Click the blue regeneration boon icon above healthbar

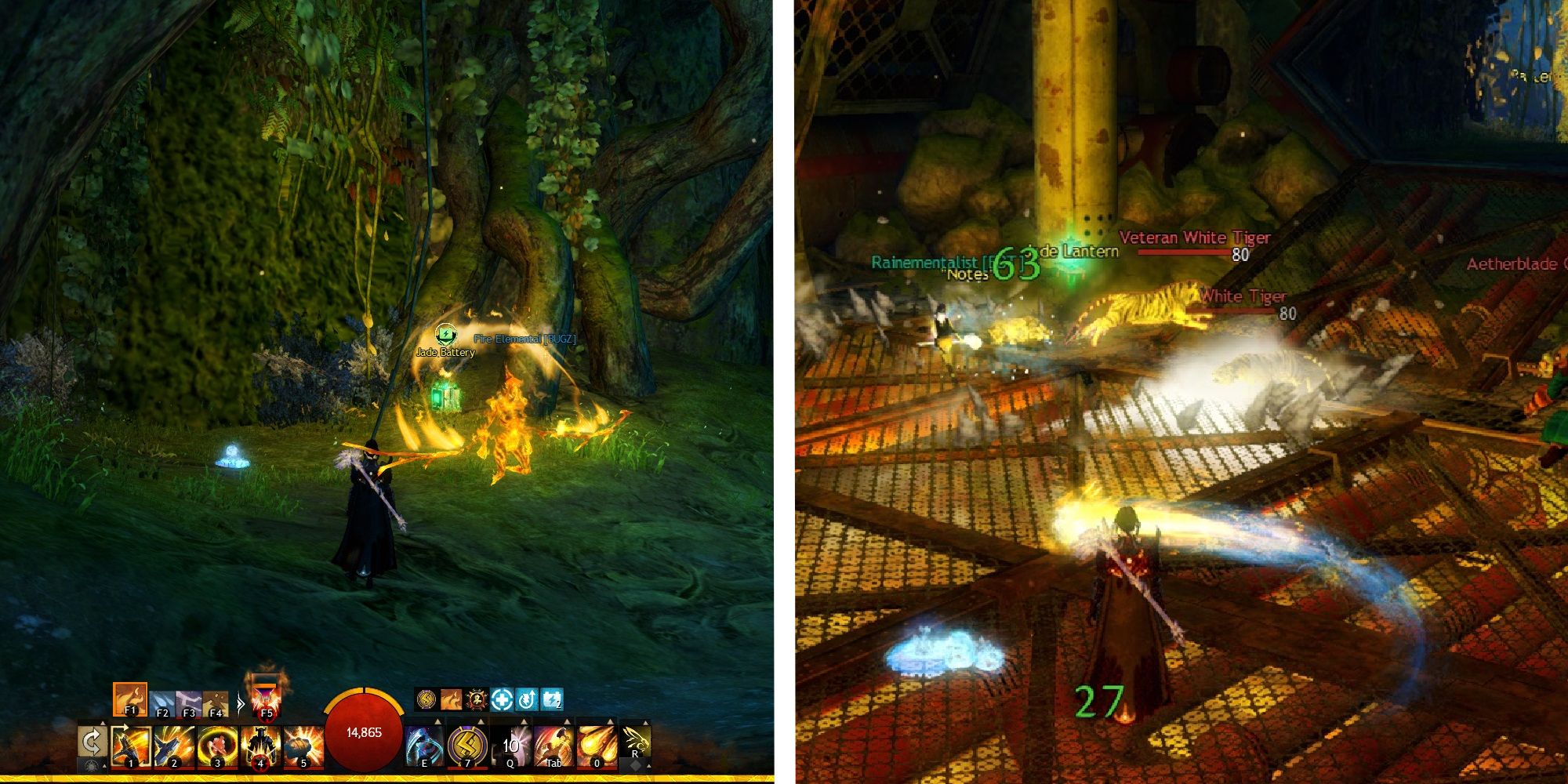coord(502,700)
